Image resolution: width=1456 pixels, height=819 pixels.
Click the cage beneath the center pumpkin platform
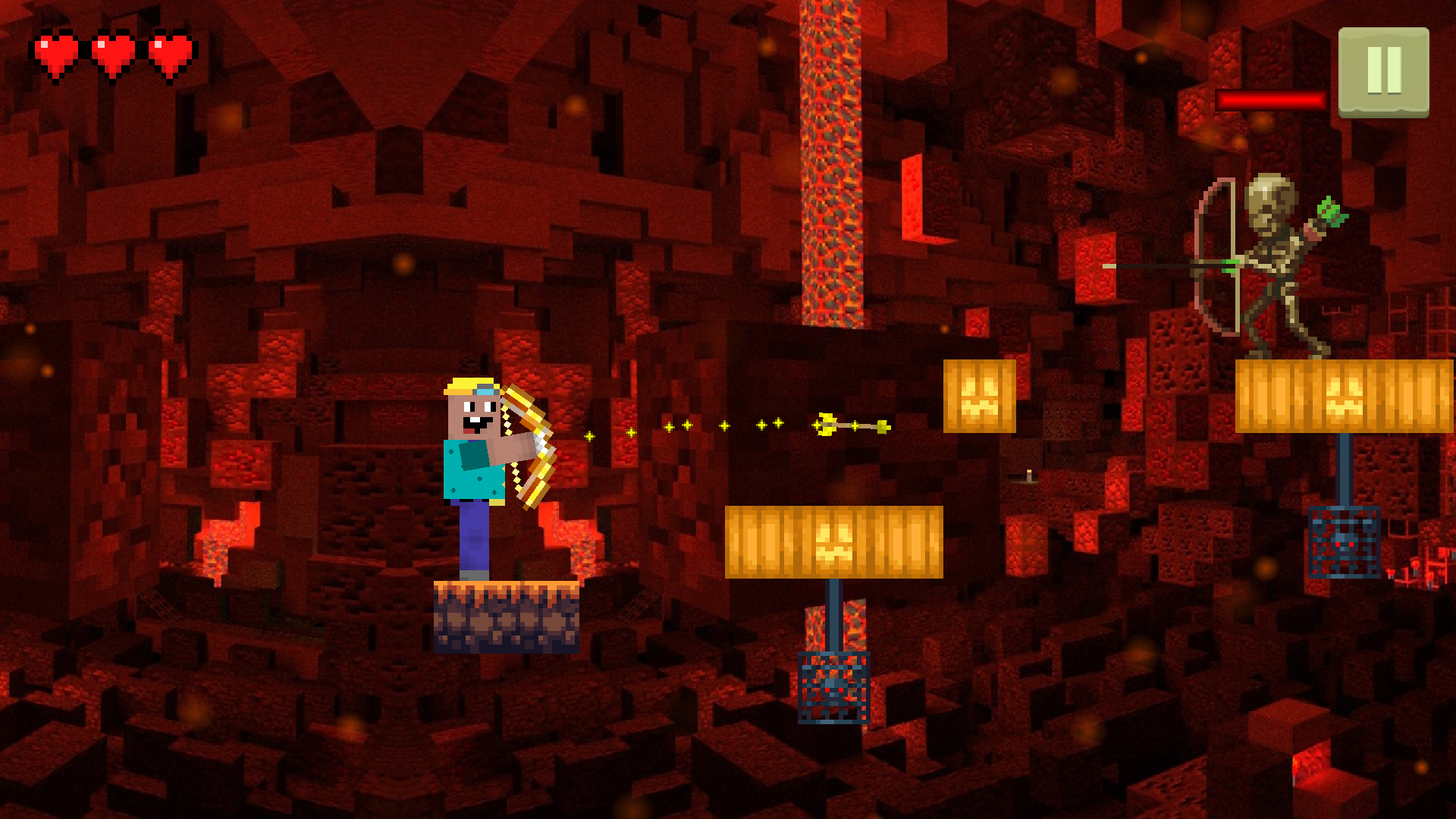(x=834, y=686)
